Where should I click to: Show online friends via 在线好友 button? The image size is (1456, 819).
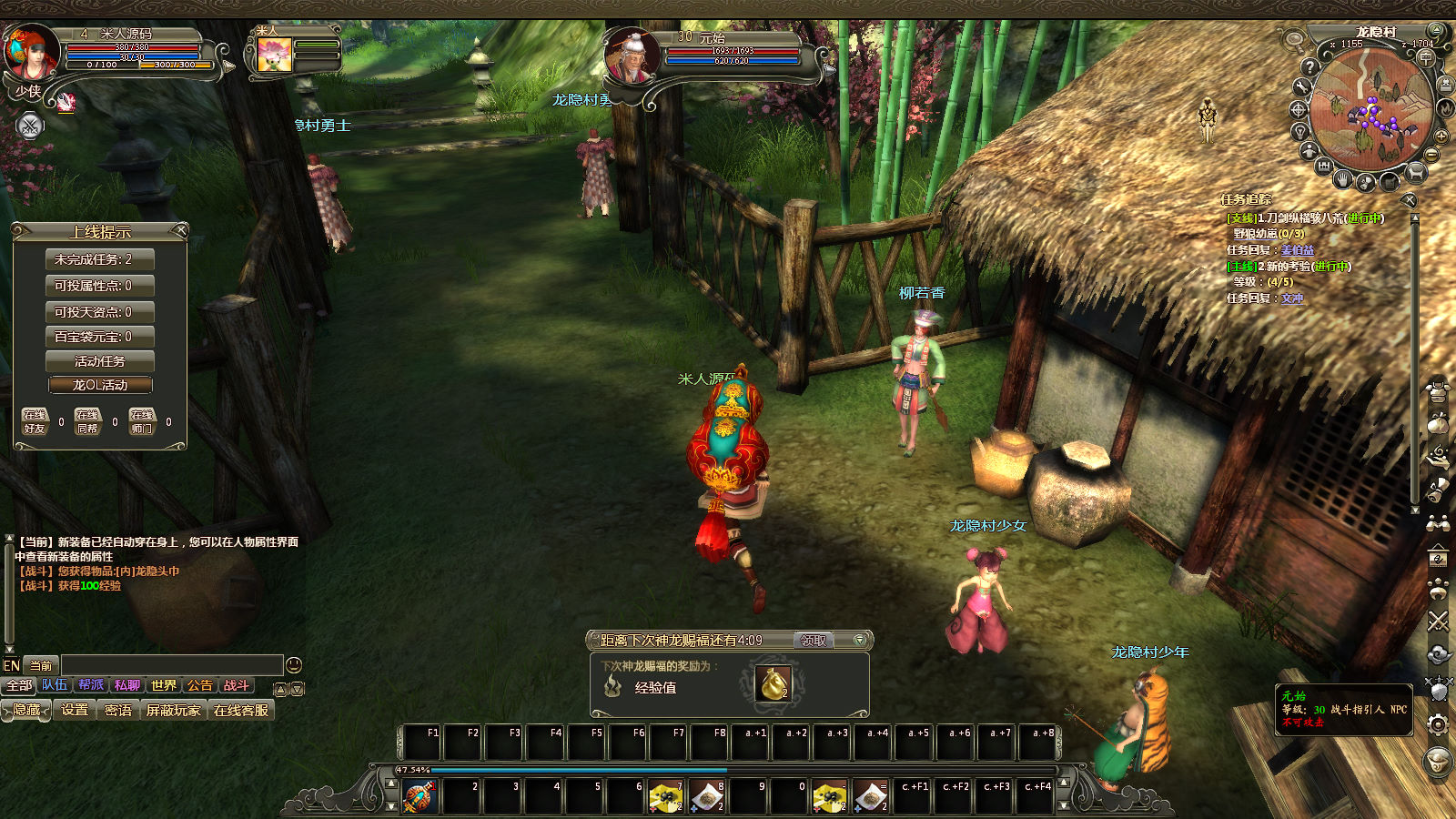coord(35,421)
